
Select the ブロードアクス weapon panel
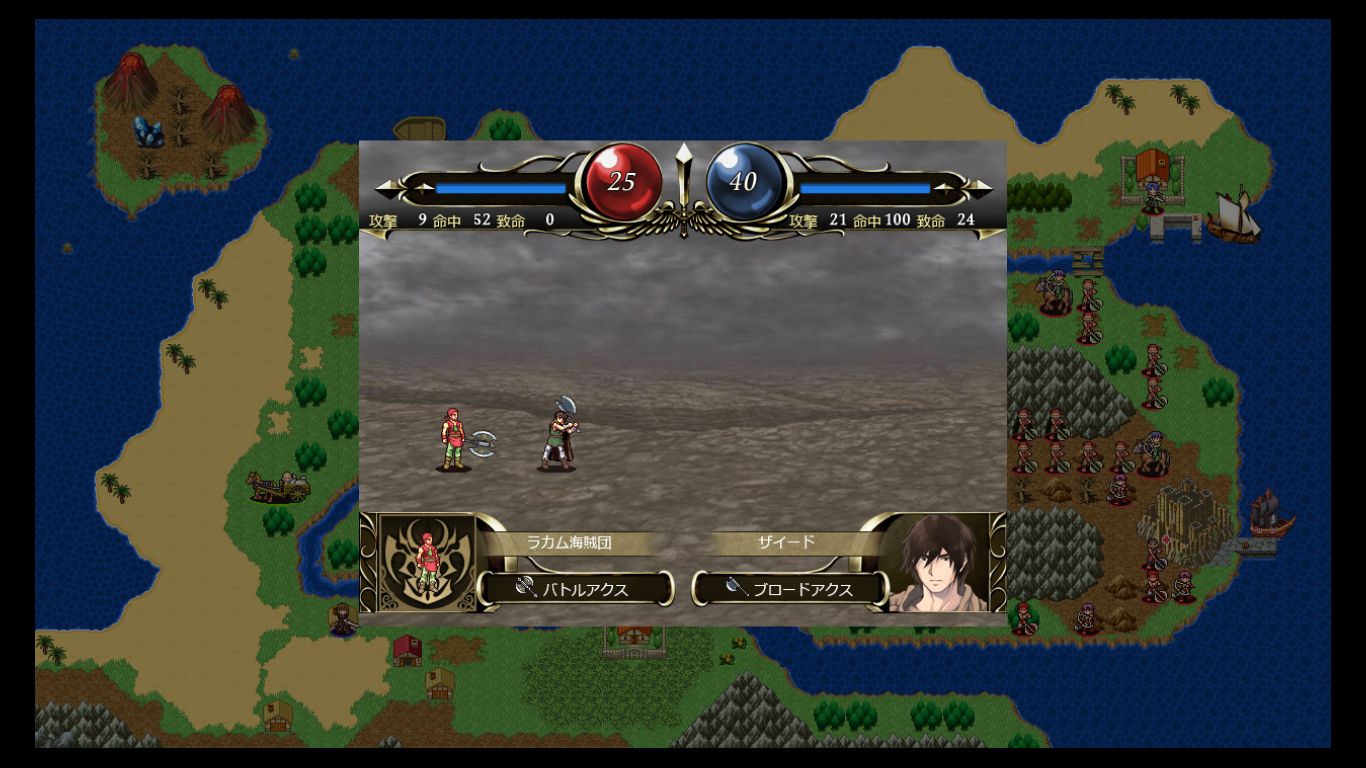790,589
